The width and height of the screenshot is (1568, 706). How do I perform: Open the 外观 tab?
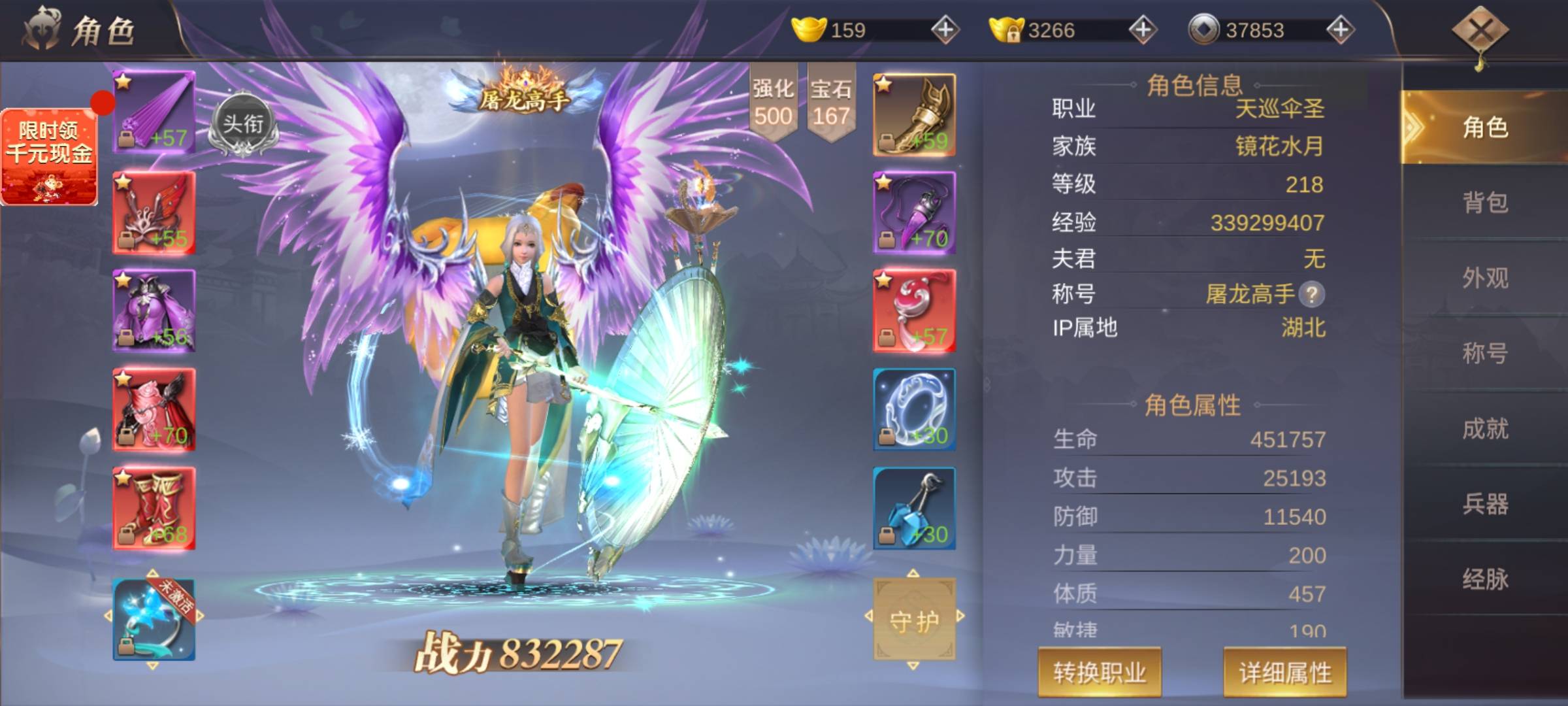tap(1484, 278)
